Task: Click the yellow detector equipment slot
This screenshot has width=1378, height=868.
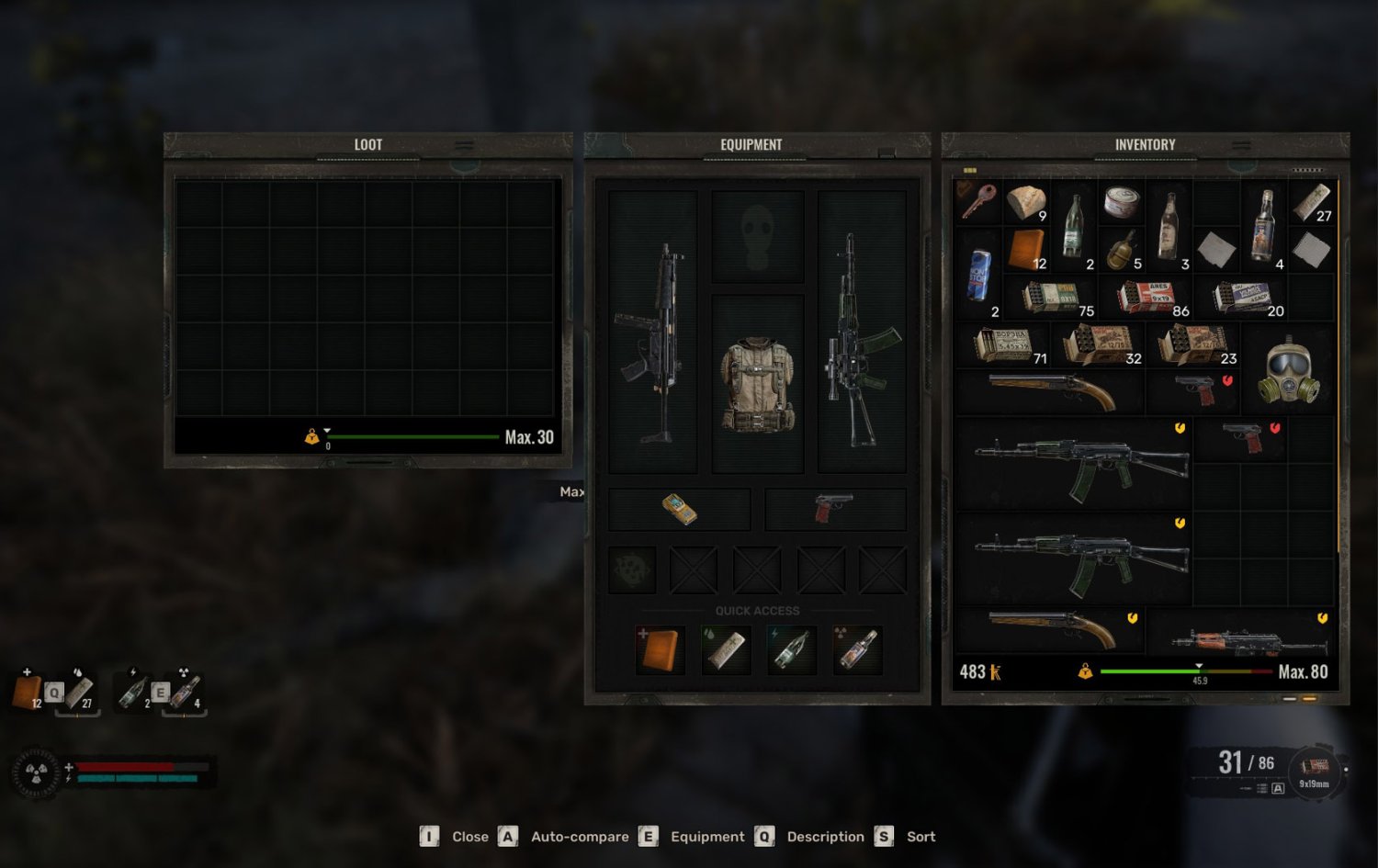Action: point(679,508)
